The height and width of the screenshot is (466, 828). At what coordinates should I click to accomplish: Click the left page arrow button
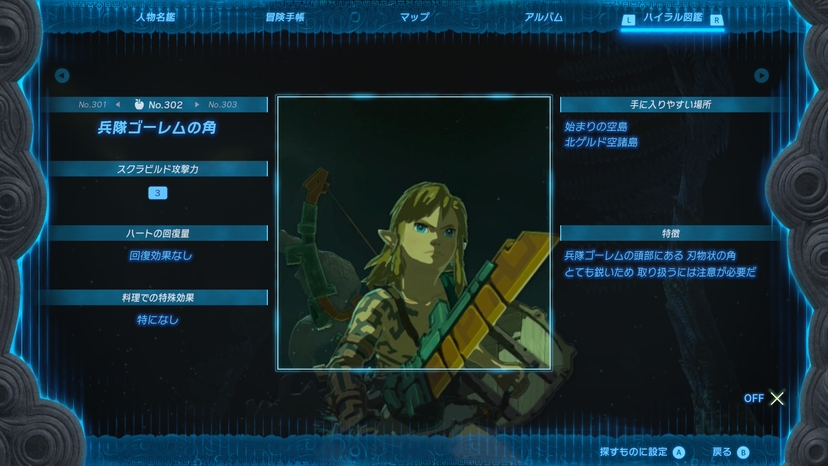62,76
